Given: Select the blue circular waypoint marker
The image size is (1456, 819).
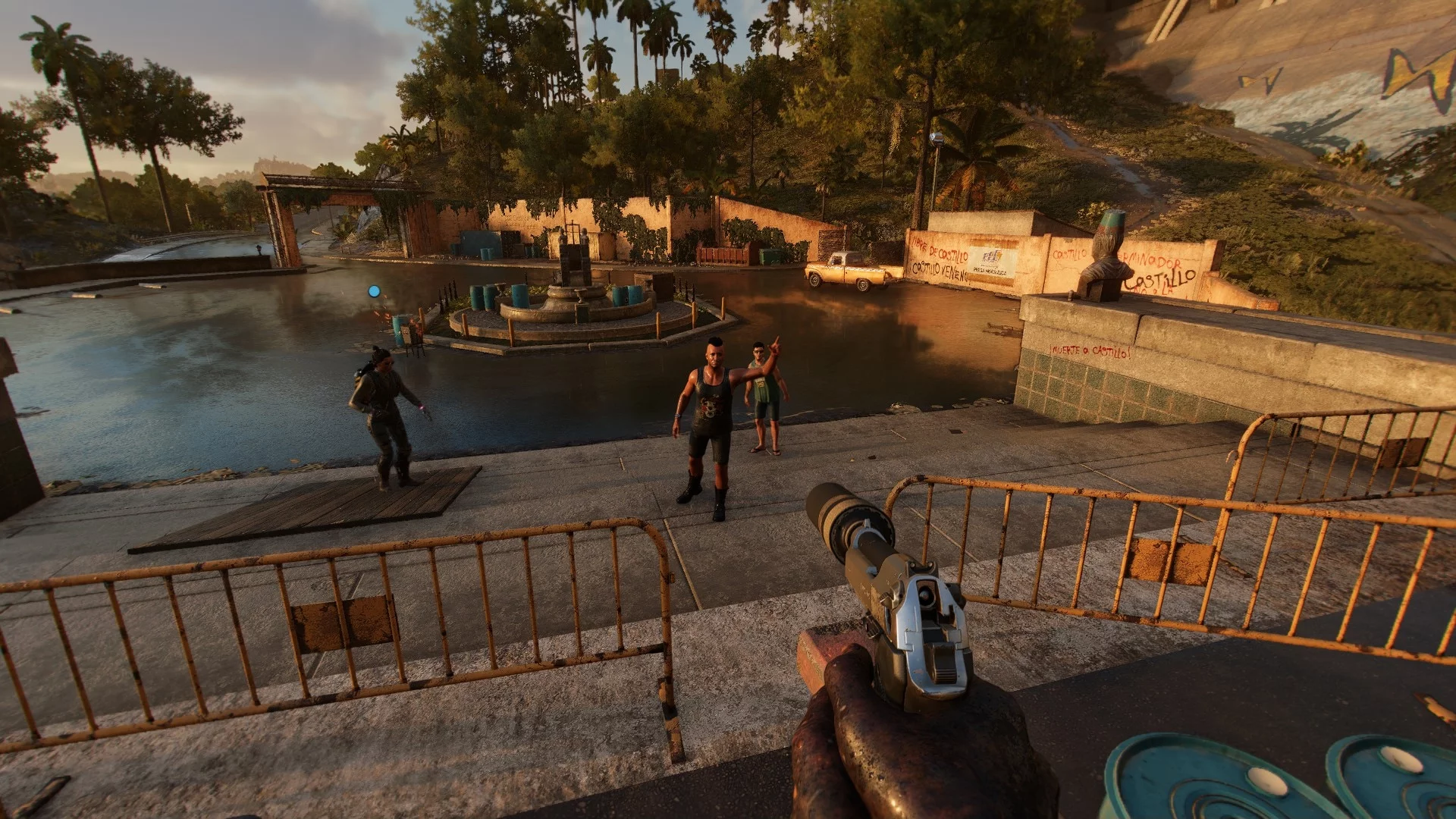Looking at the screenshot, I should pyautogui.click(x=373, y=290).
